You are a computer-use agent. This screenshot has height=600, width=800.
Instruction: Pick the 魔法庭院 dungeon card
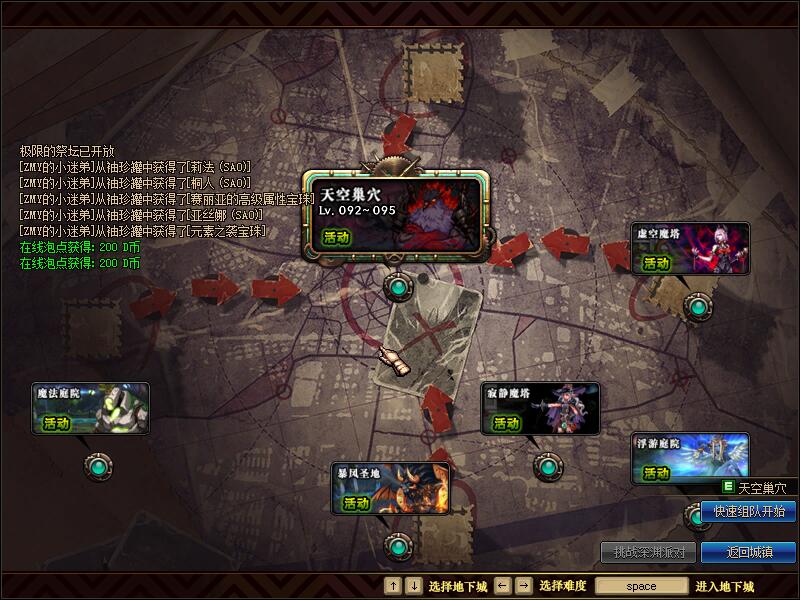pyautogui.click(x=90, y=408)
